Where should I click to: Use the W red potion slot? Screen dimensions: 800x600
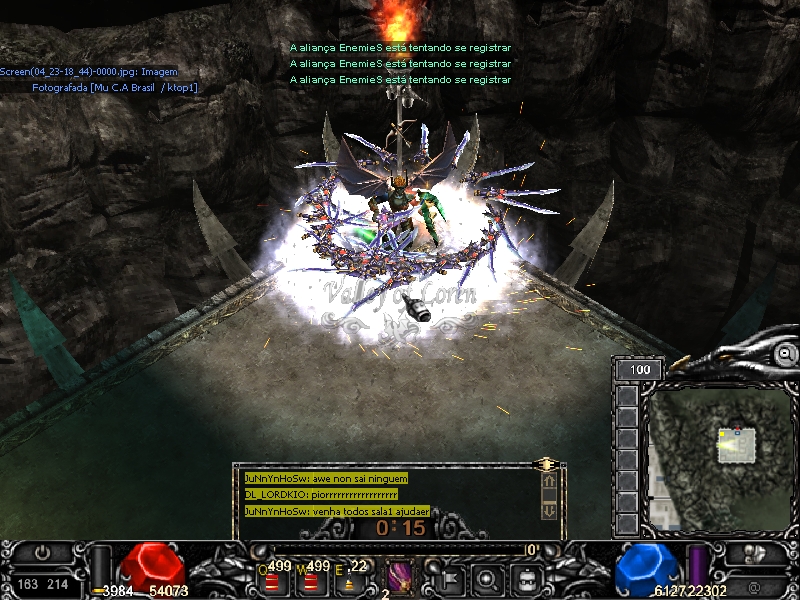tap(311, 578)
